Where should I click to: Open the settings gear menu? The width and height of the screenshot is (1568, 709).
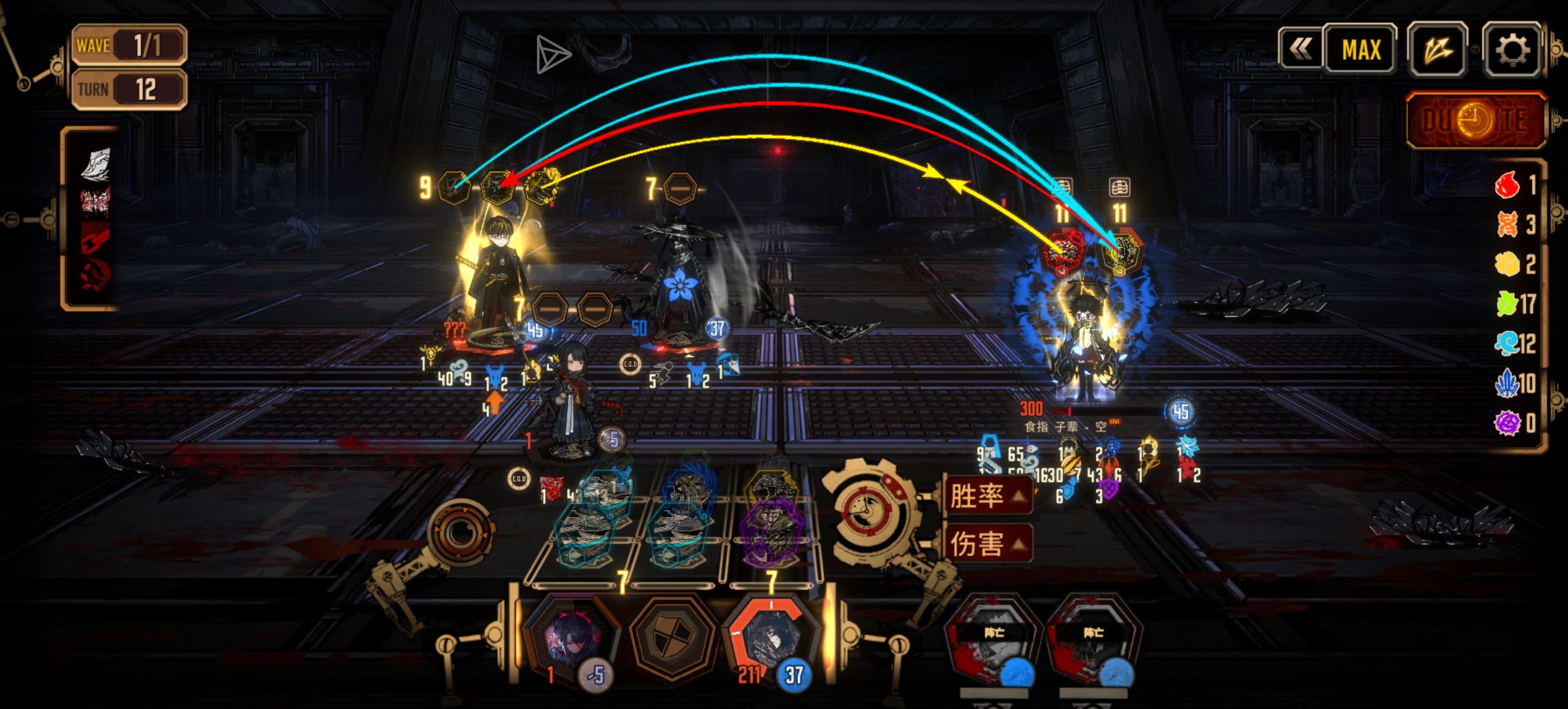1512,50
